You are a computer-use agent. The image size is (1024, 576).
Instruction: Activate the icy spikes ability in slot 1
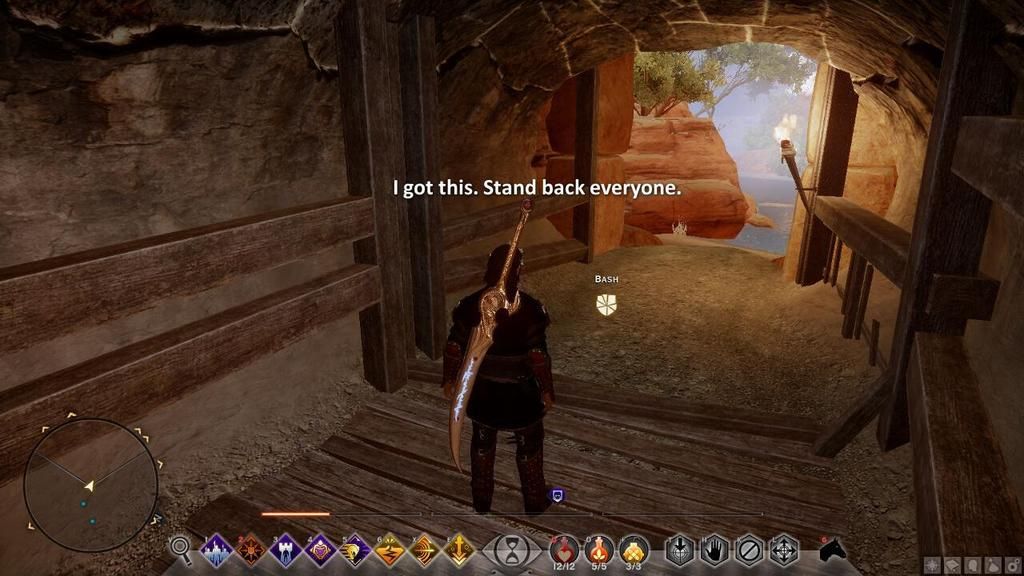(x=216, y=549)
